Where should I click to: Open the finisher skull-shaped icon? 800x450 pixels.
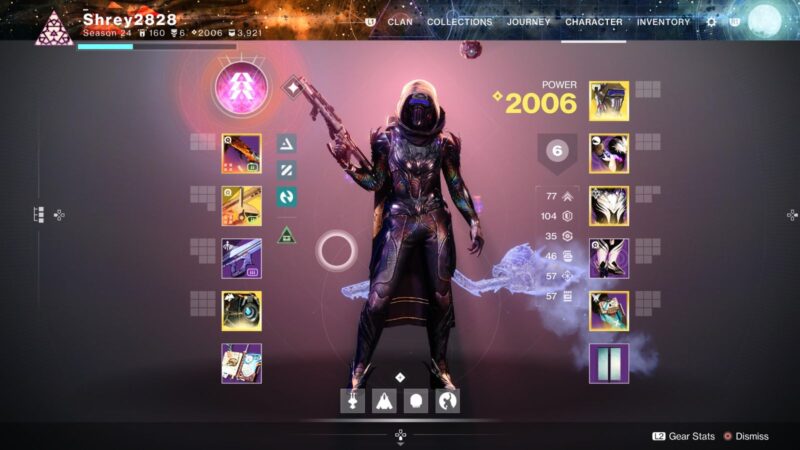(x=418, y=401)
